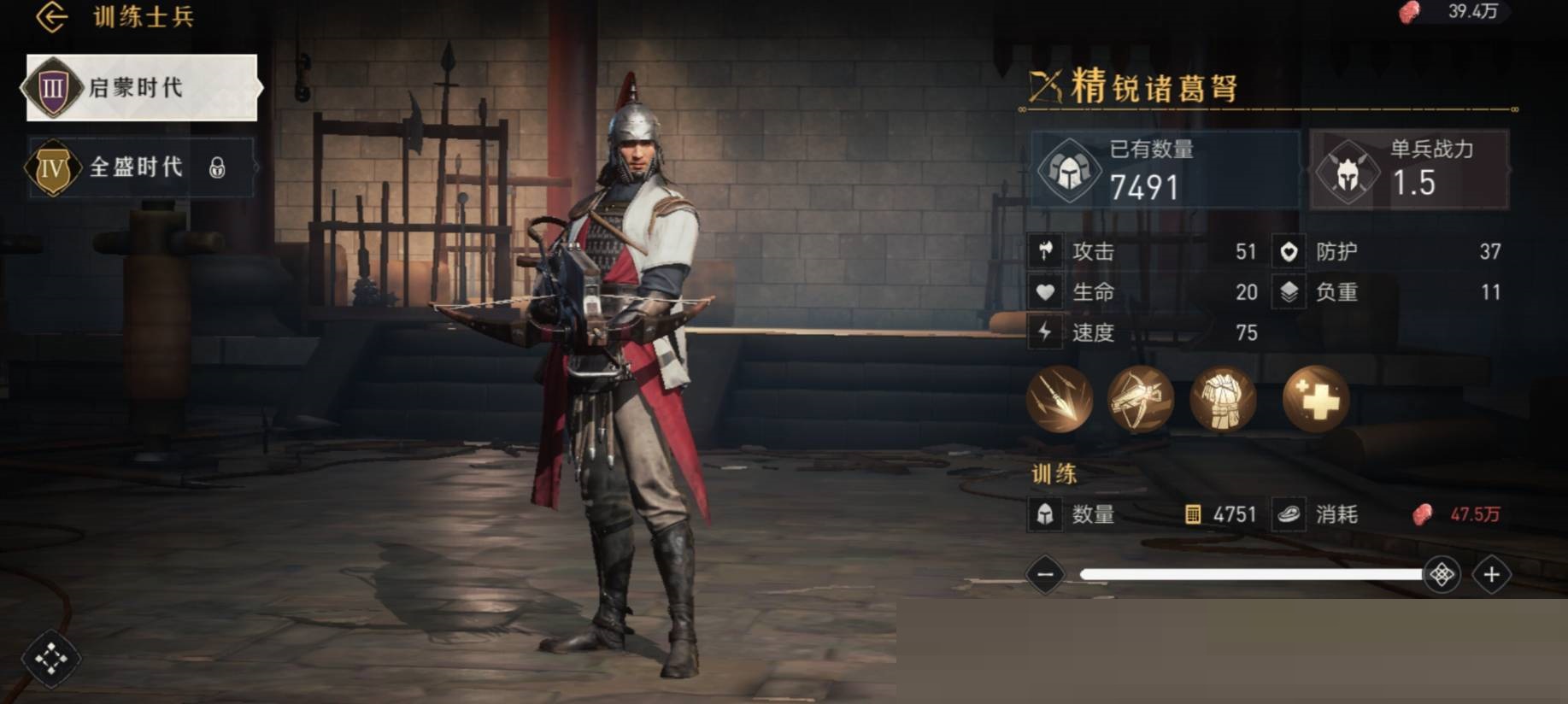The width and height of the screenshot is (1568, 704).
Task: Inspect the 单兵战力 unit power panel
Action: click(1410, 170)
